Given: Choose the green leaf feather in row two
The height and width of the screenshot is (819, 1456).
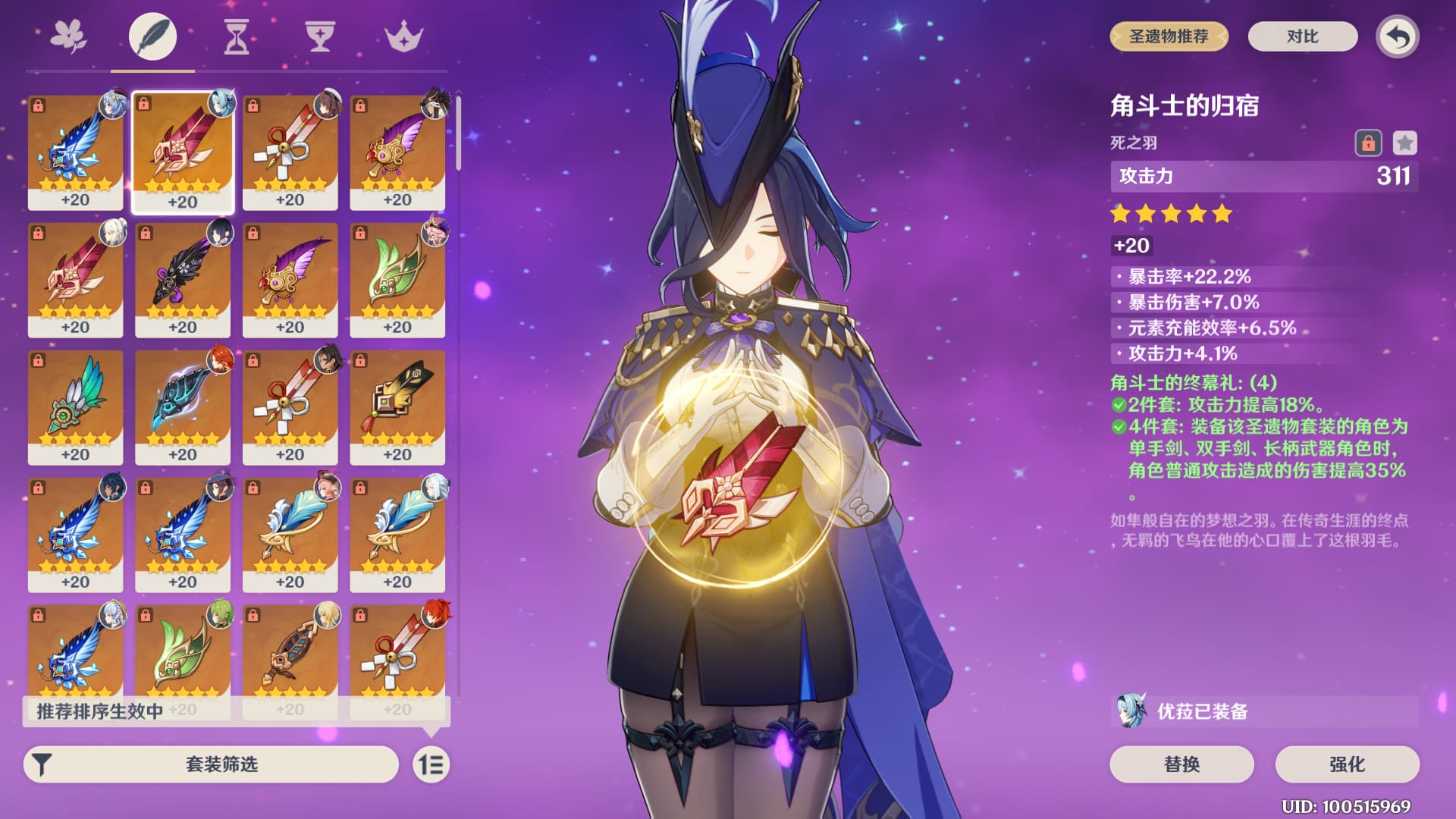Looking at the screenshot, I should coord(397,279).
